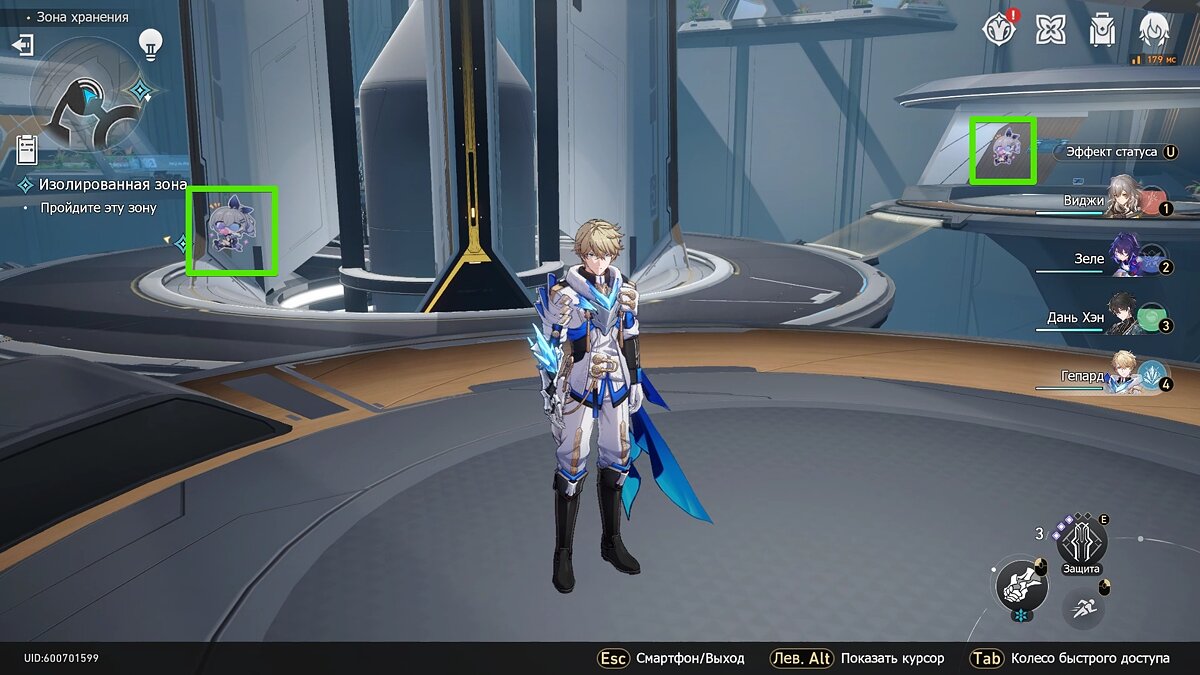Switch to party member Виджи
This screenshot has width=1200, height=675.
(x=1132, y=199)
